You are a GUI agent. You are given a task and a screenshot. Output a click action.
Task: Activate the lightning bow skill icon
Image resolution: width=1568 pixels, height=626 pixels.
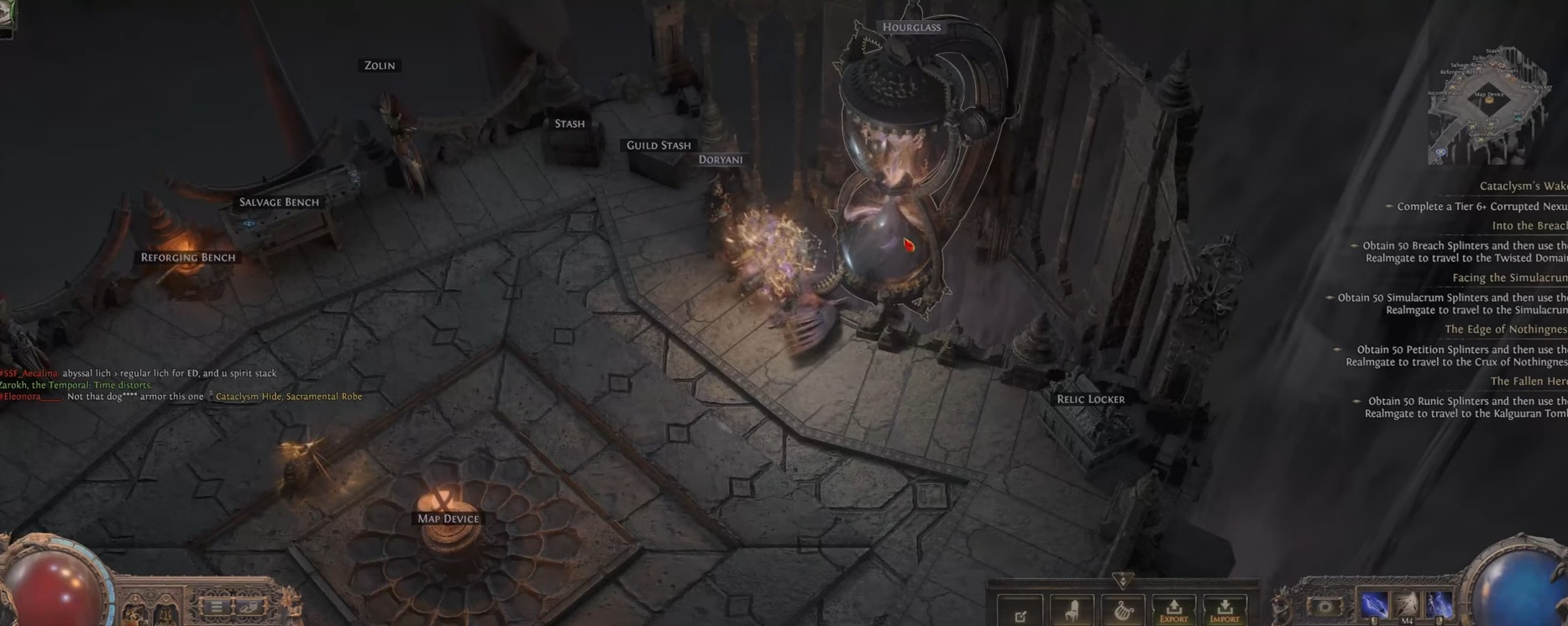(1373, 603)
